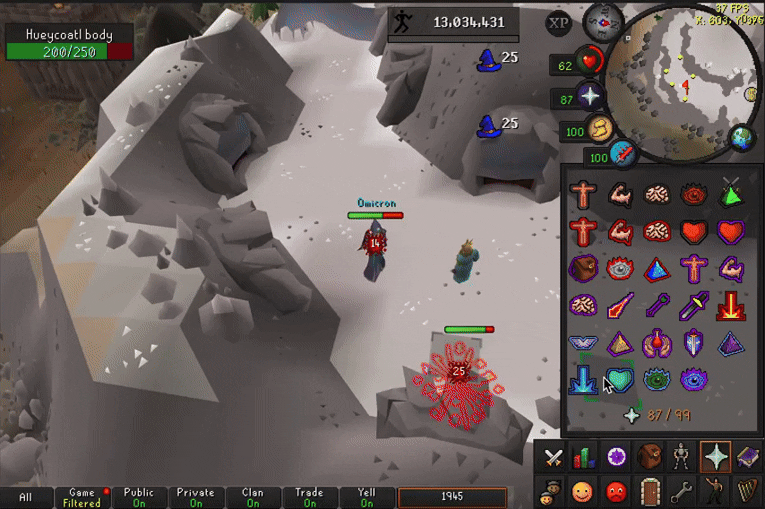Image resolution: width=765 pixels, height=509 pixels.
Task: Activate quick prayers orb
Action: (592, 97)
